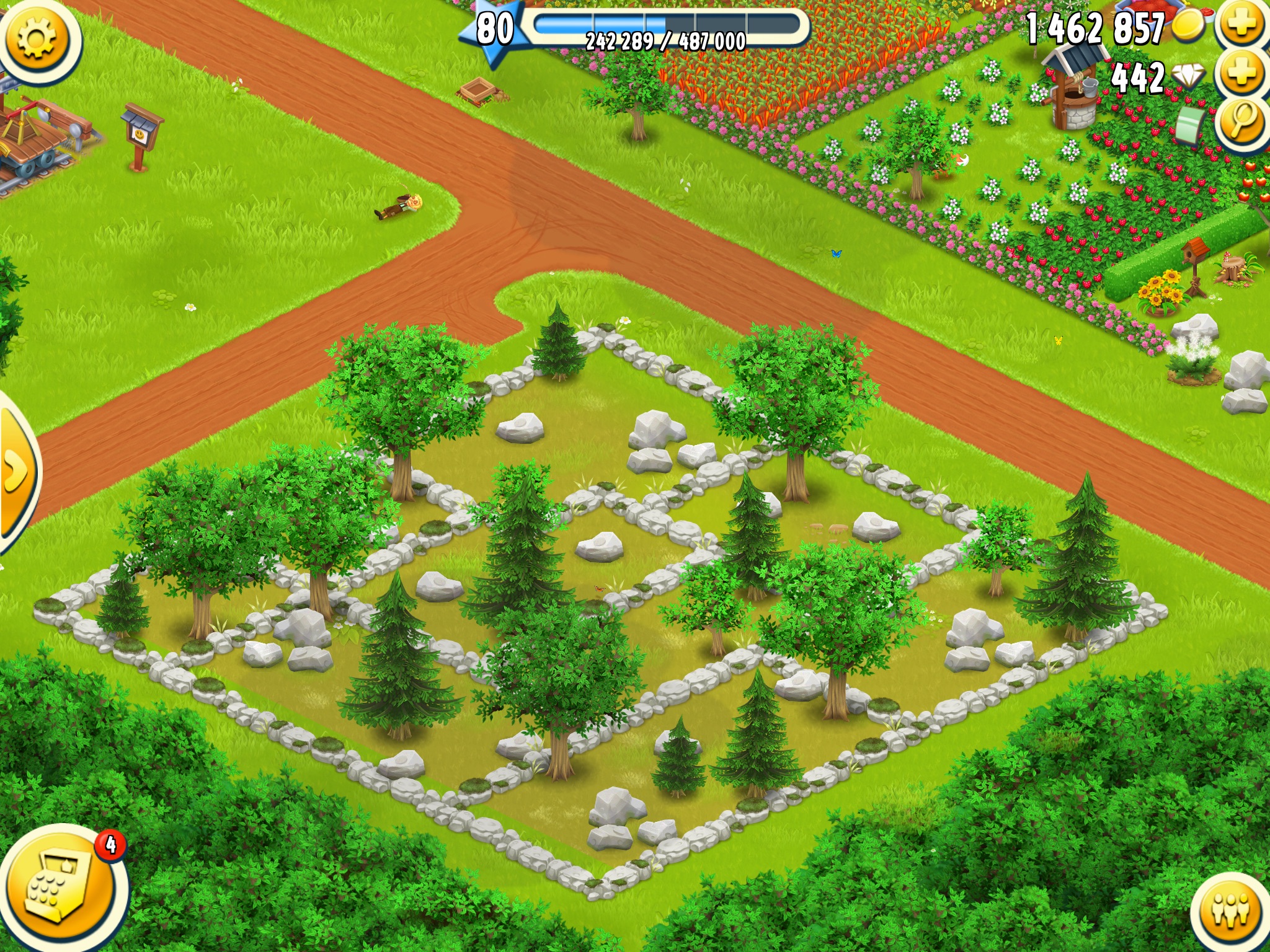Show the friends list button

click(1231, 911)
